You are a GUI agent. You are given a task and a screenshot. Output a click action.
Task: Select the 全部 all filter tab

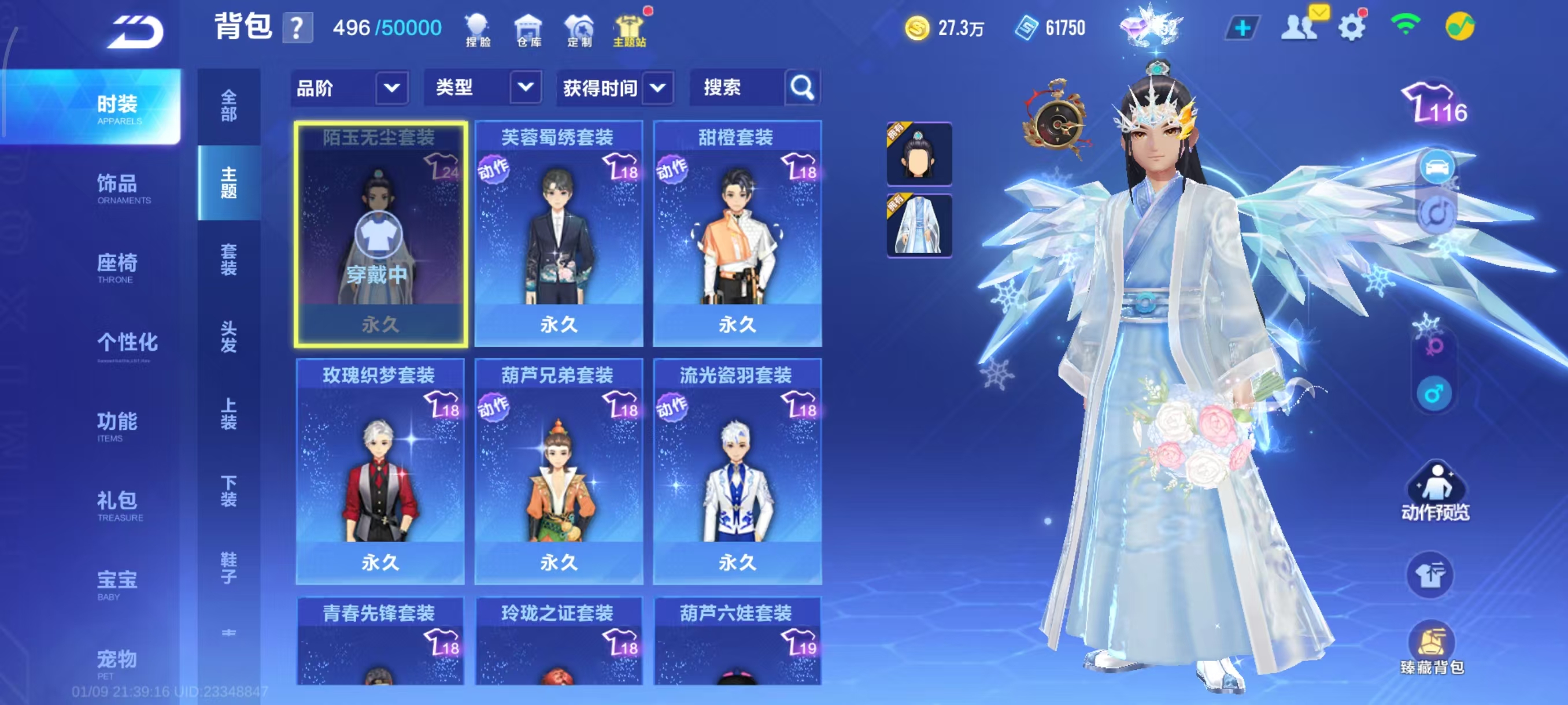[x=229, y=106]
